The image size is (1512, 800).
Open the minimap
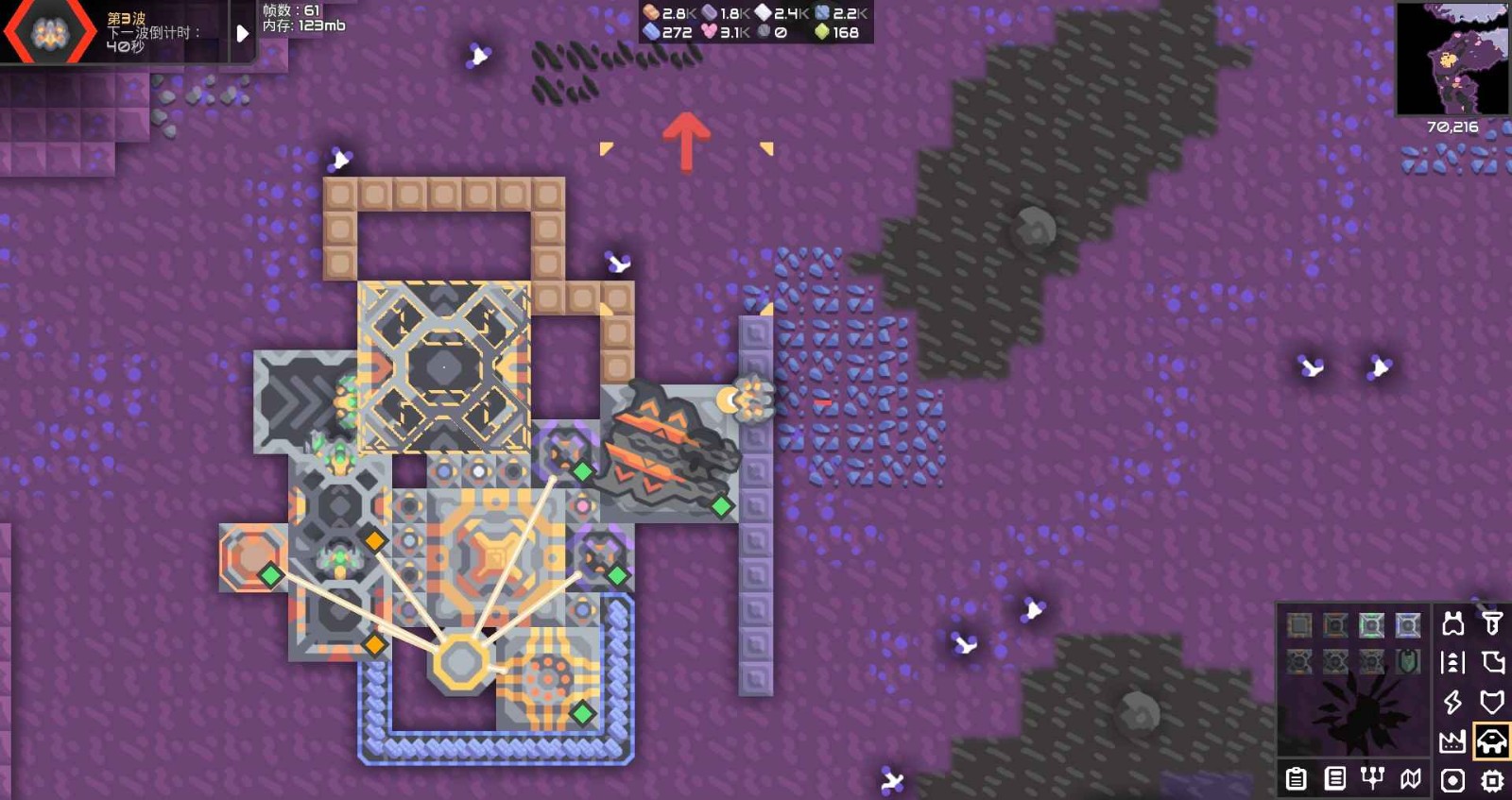coord(1452,59)
